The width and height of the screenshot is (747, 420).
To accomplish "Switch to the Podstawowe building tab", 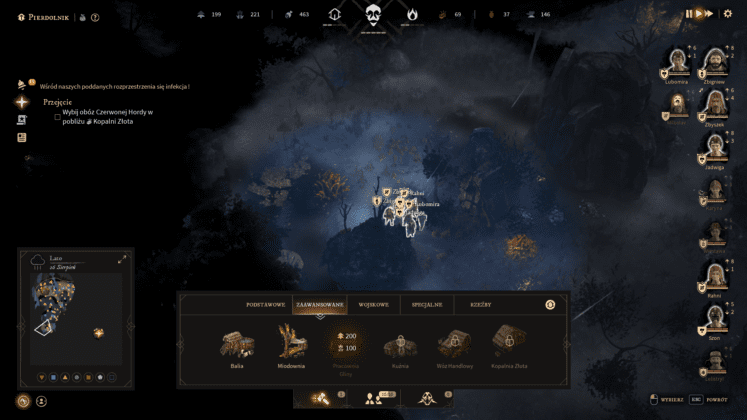I will pos(263,303).
